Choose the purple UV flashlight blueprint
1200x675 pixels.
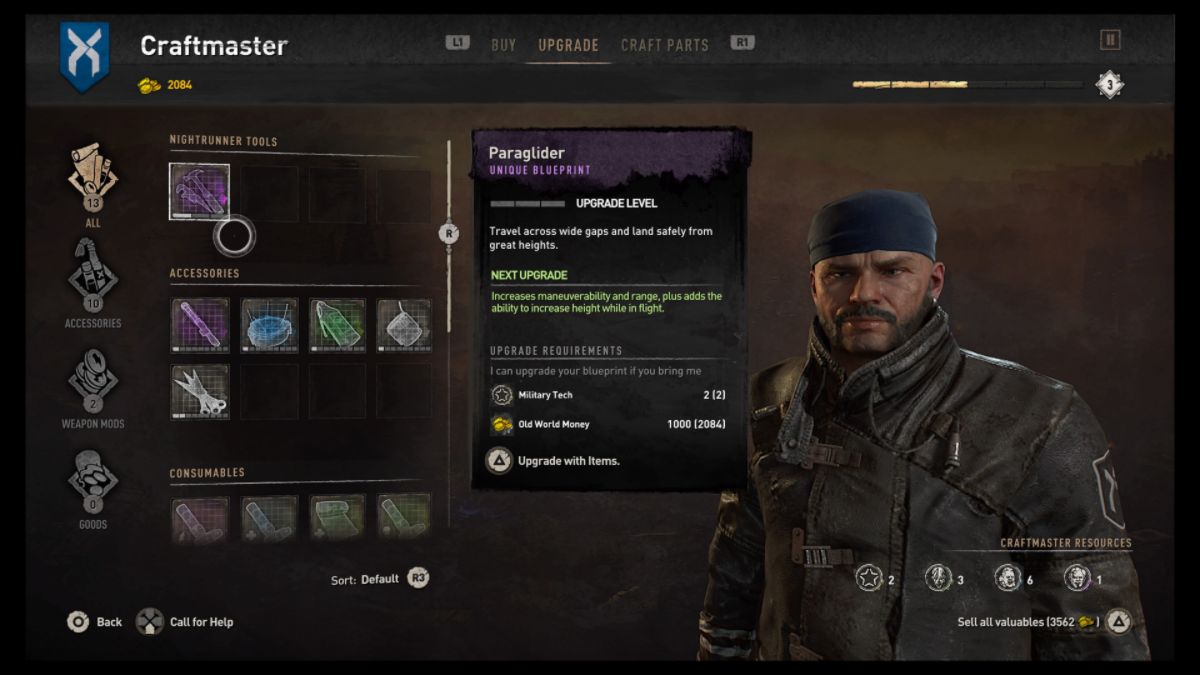coord(200,325)
